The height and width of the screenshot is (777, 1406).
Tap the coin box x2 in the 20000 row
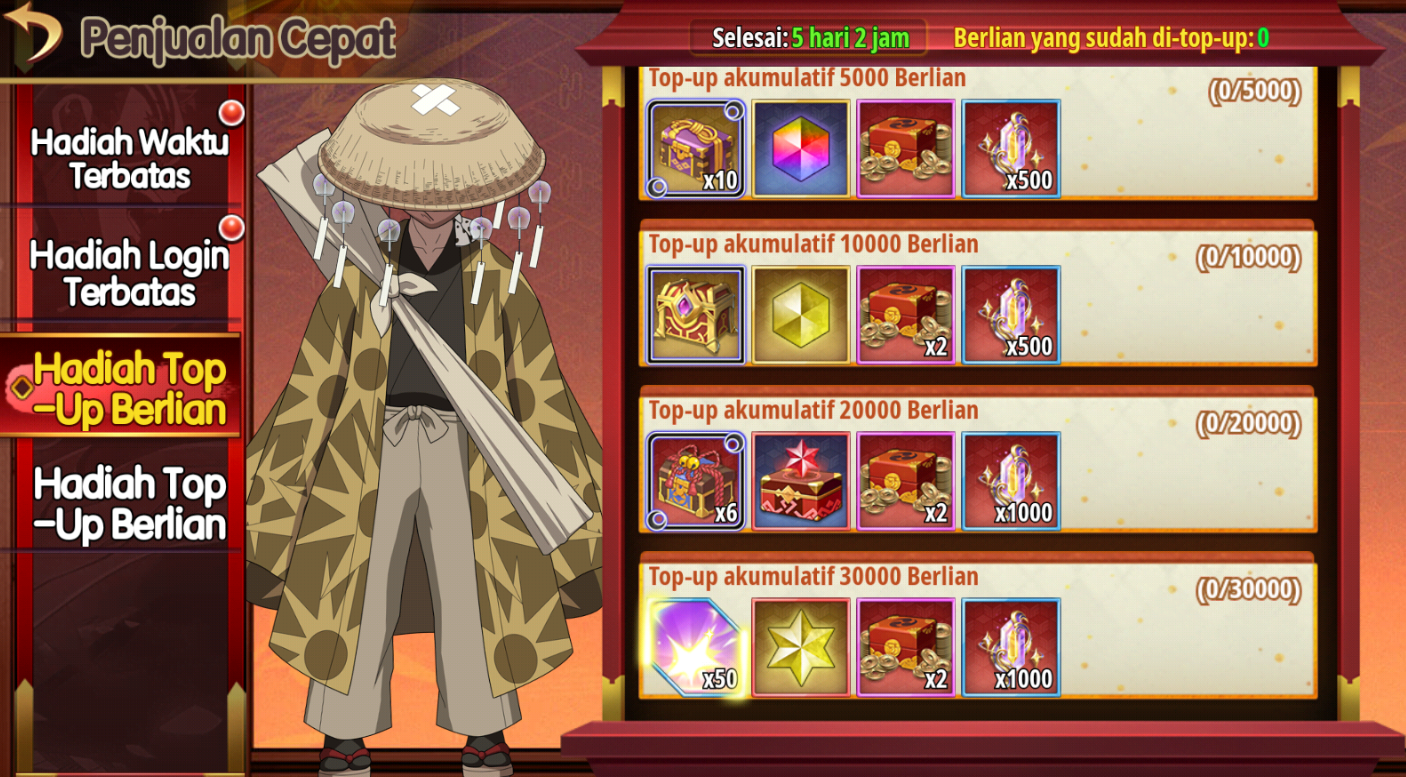(906, 481)
